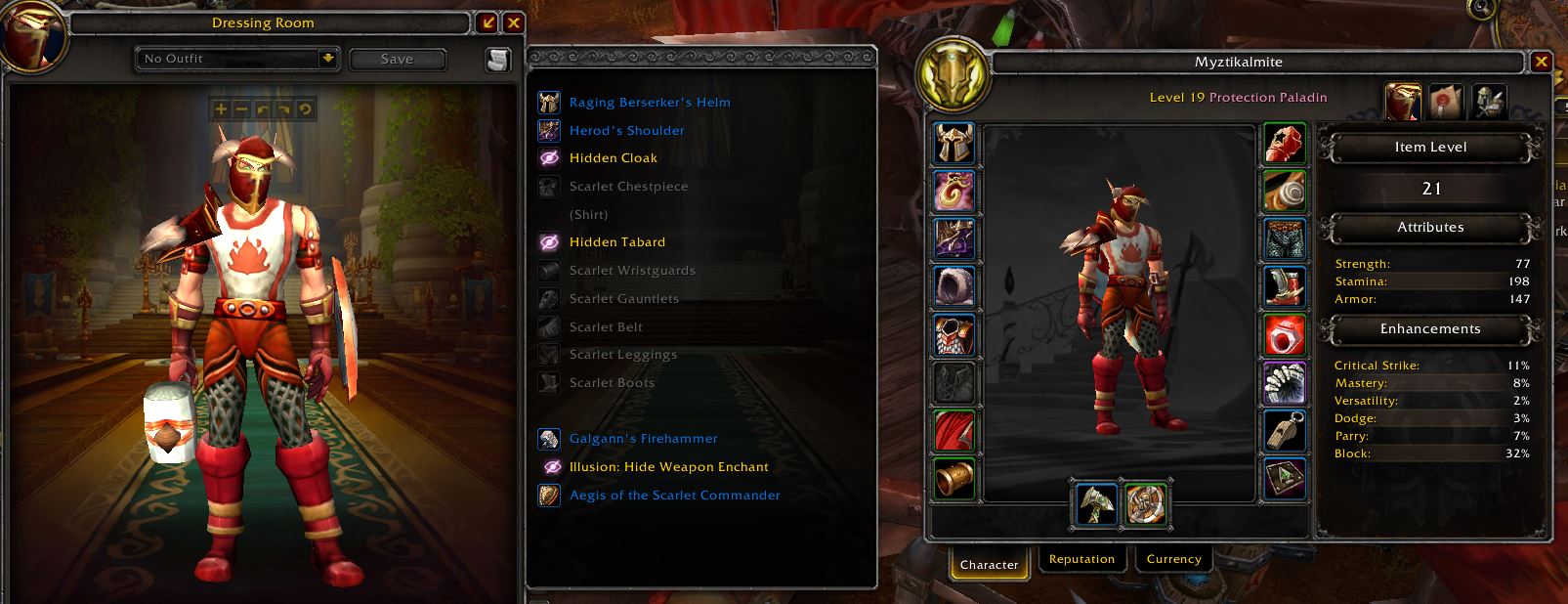Select Aegis of the Scarlet Commander entry

point(674,496)
